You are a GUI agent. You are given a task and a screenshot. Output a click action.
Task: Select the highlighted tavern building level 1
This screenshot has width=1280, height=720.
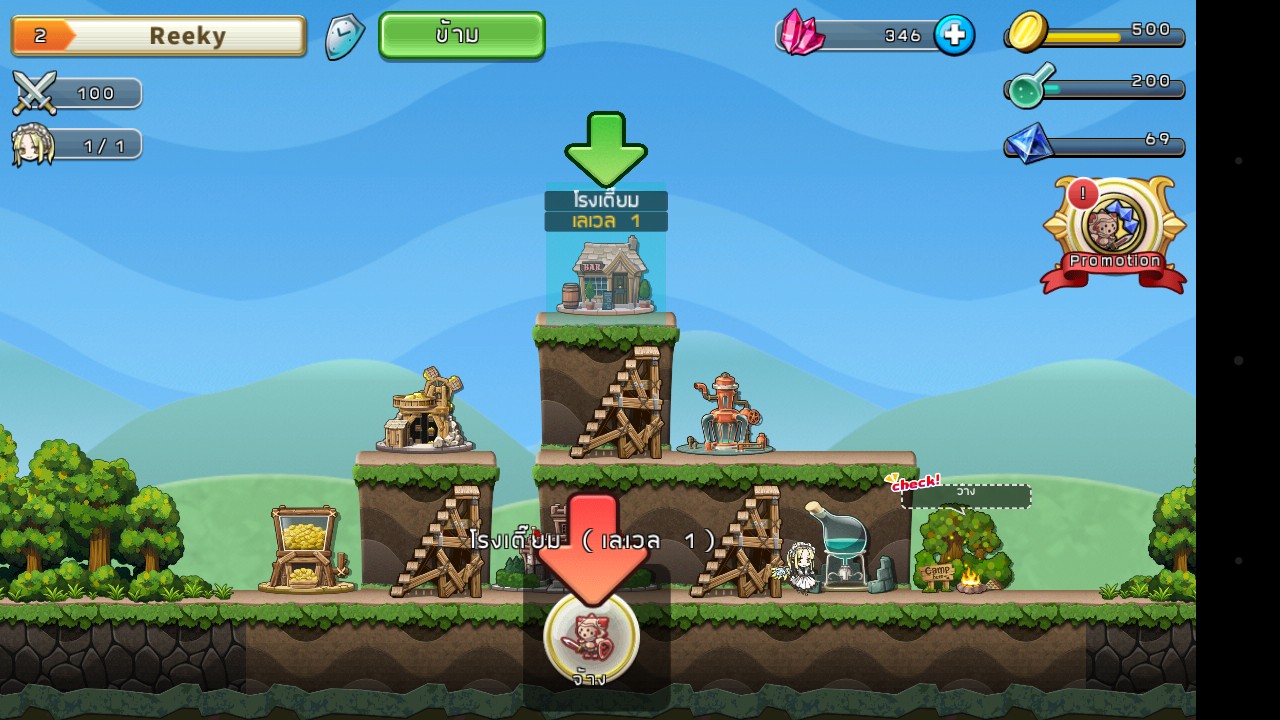(606, 274)
